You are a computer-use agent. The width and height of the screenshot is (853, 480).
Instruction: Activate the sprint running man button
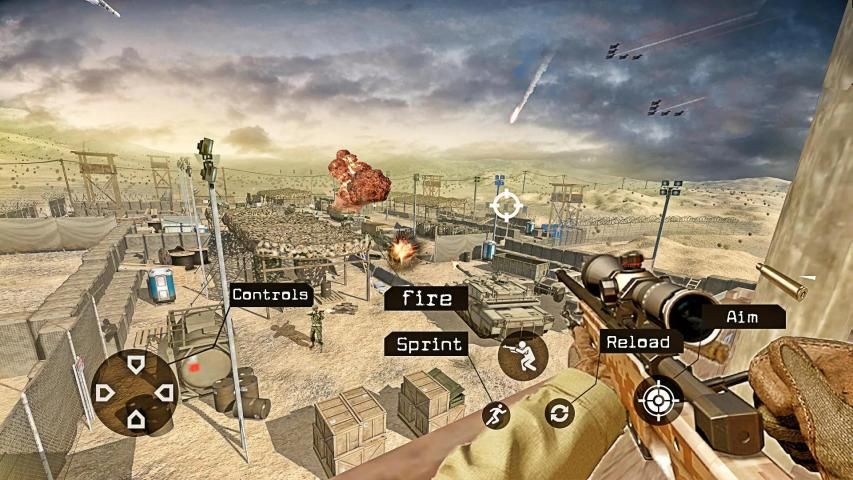(495, 414)
